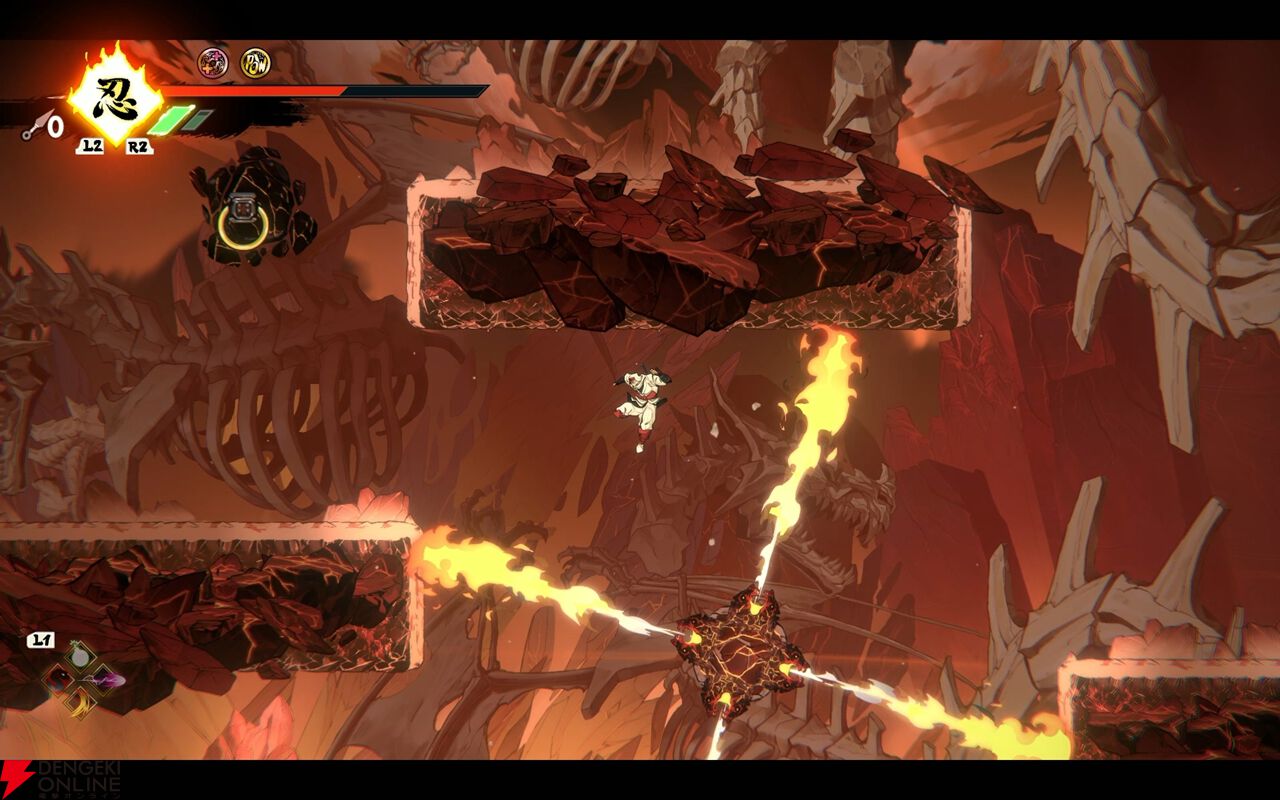Activate the flaming ninja kanji emblem
This screenshot has height=800, width=1280.
pos(114,98)
